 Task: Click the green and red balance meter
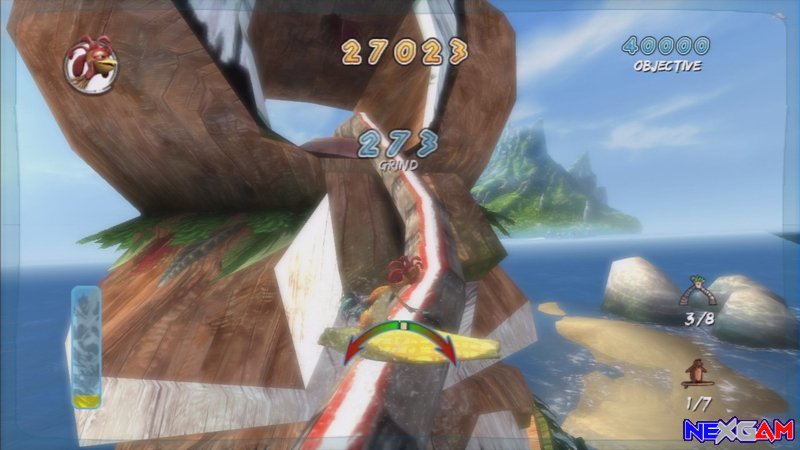tap(401, 340)
